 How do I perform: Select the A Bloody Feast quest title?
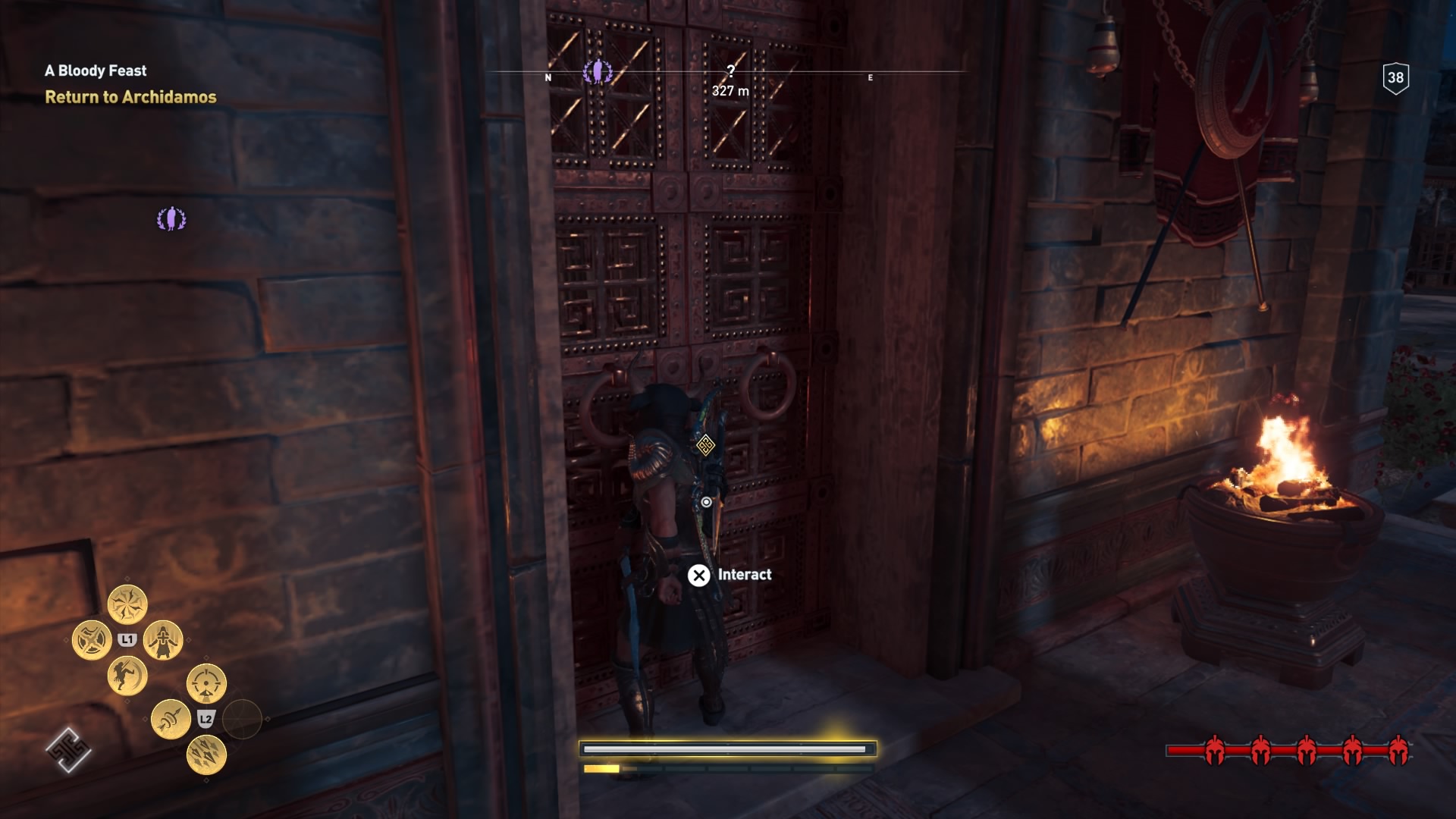coord(96,71)
